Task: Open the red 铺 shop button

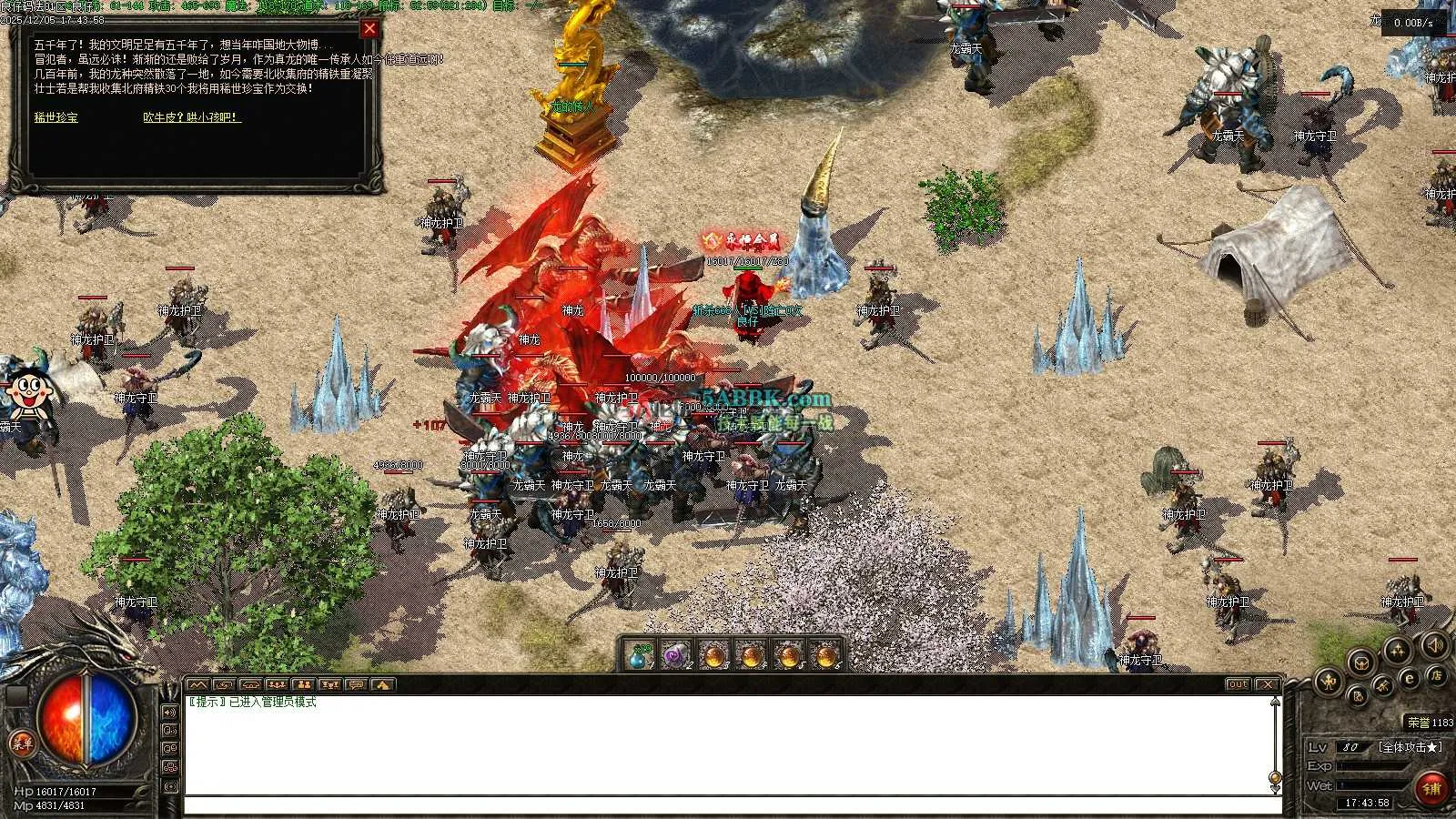Action: (1431, 788)
